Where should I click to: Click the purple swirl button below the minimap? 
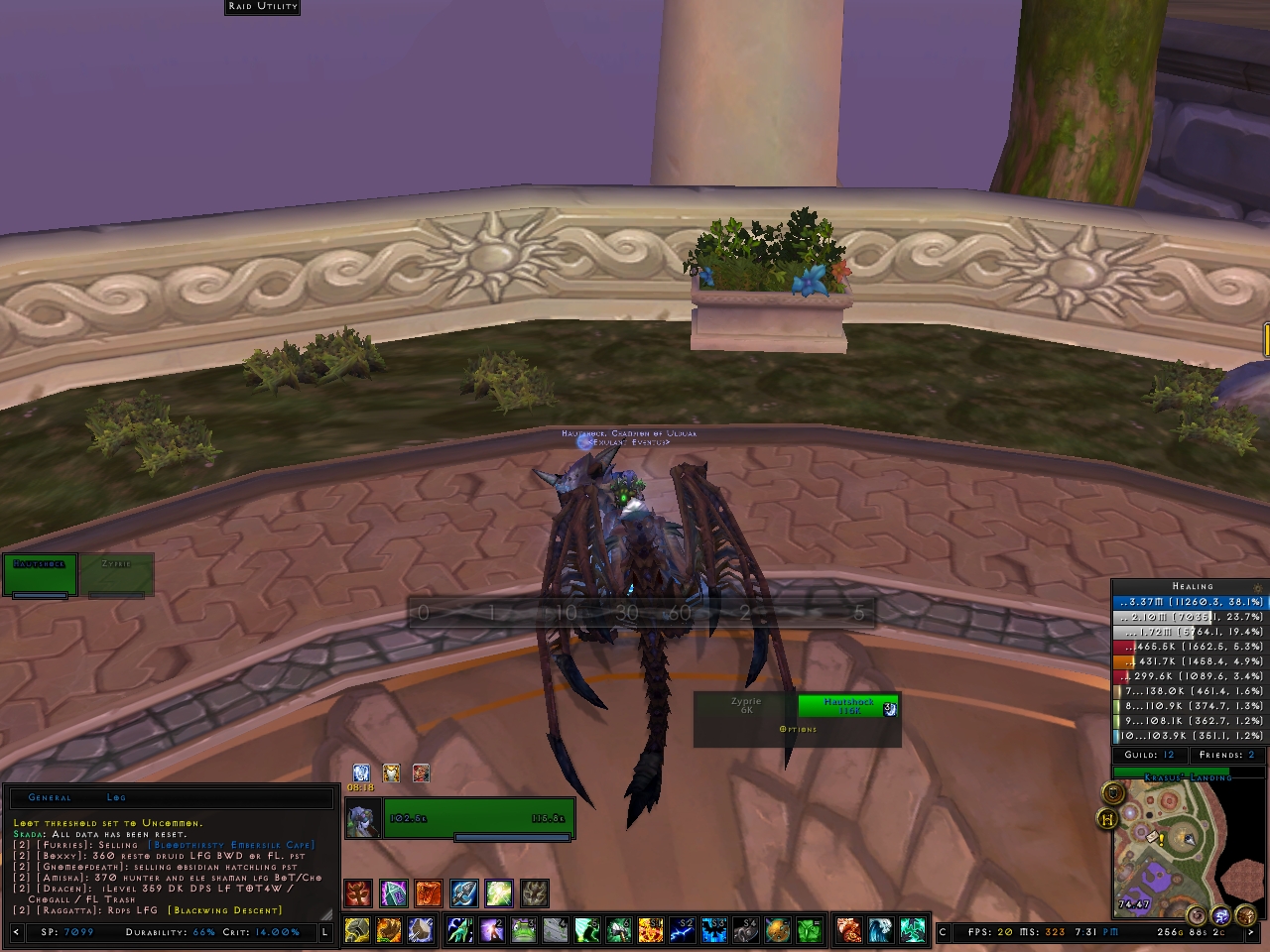pos(1221,914)
